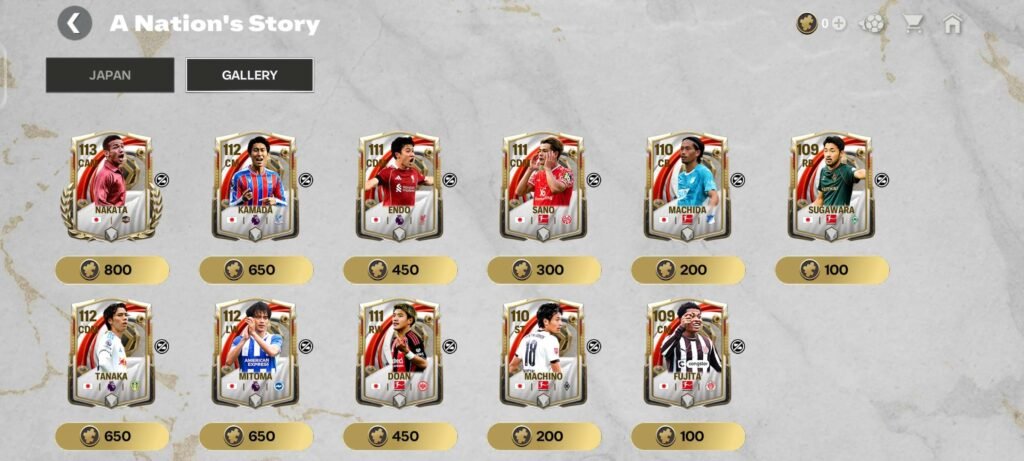Select the Doan player card
The width and height of the screenshot is (1024, 461).
click(x=399, y=354)
